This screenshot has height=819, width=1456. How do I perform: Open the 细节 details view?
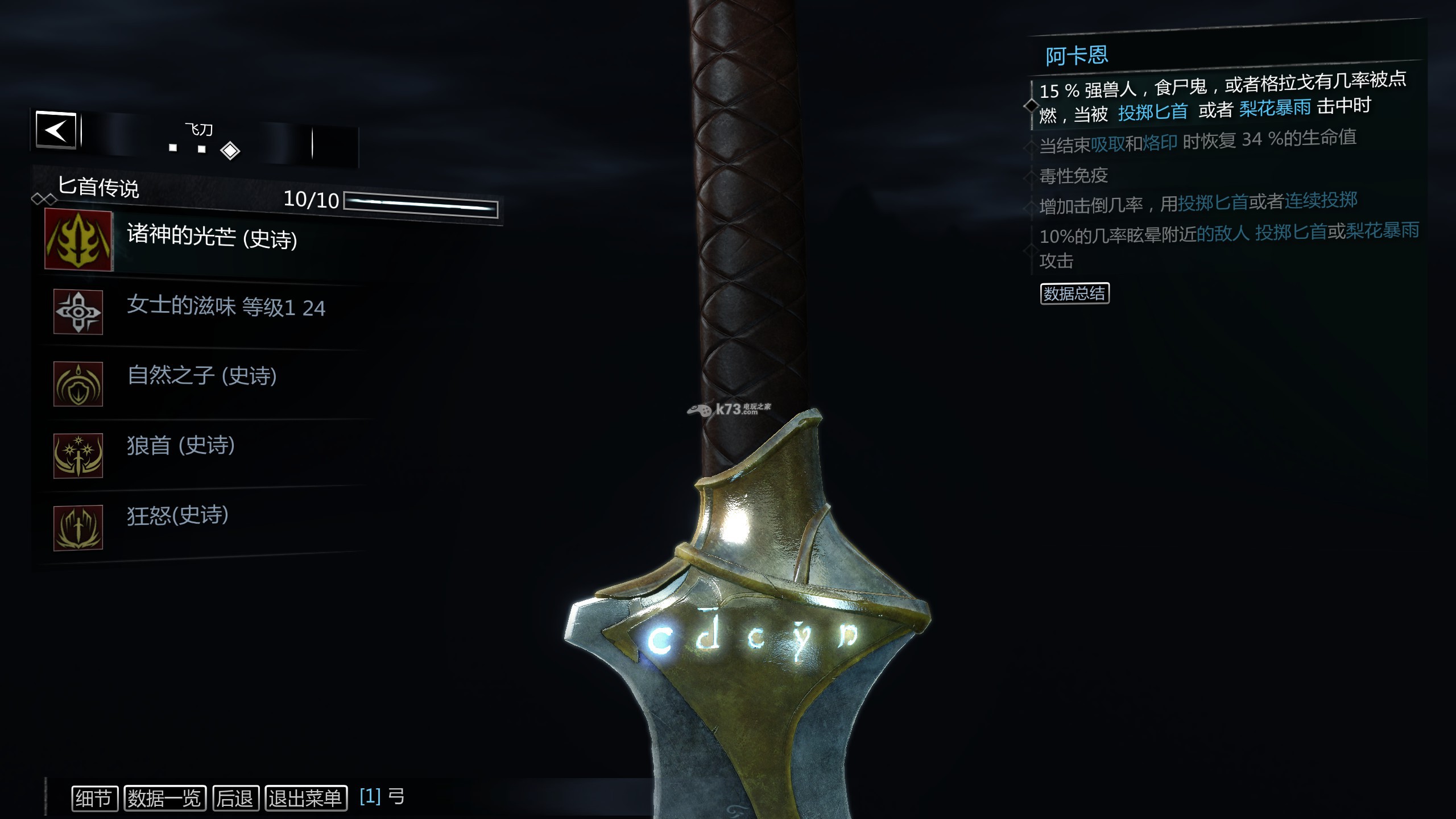(94, 799)
